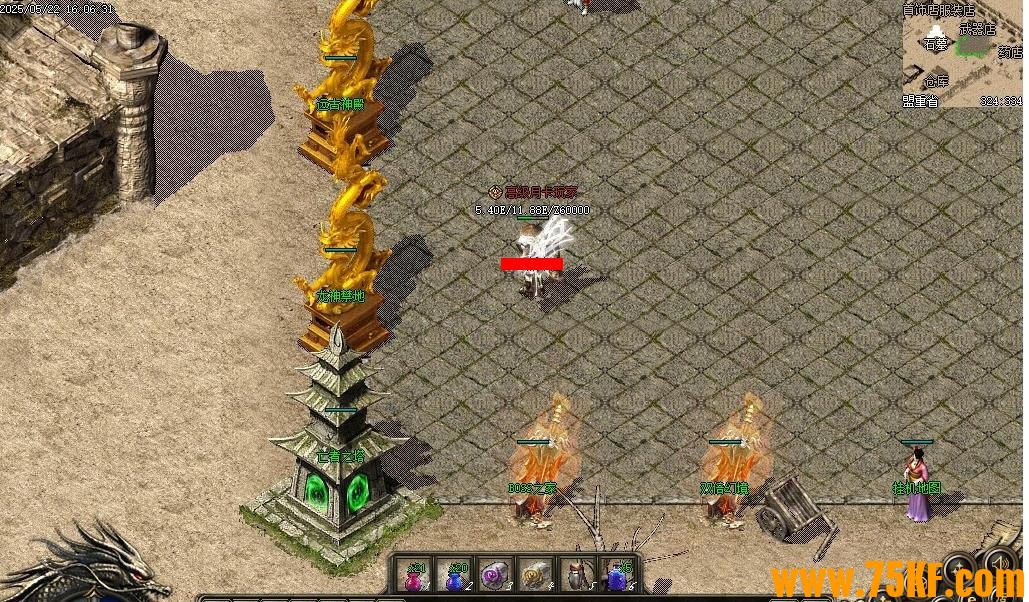
Task: Use the blue mana potion in slot 2
Action: point(455,576)
